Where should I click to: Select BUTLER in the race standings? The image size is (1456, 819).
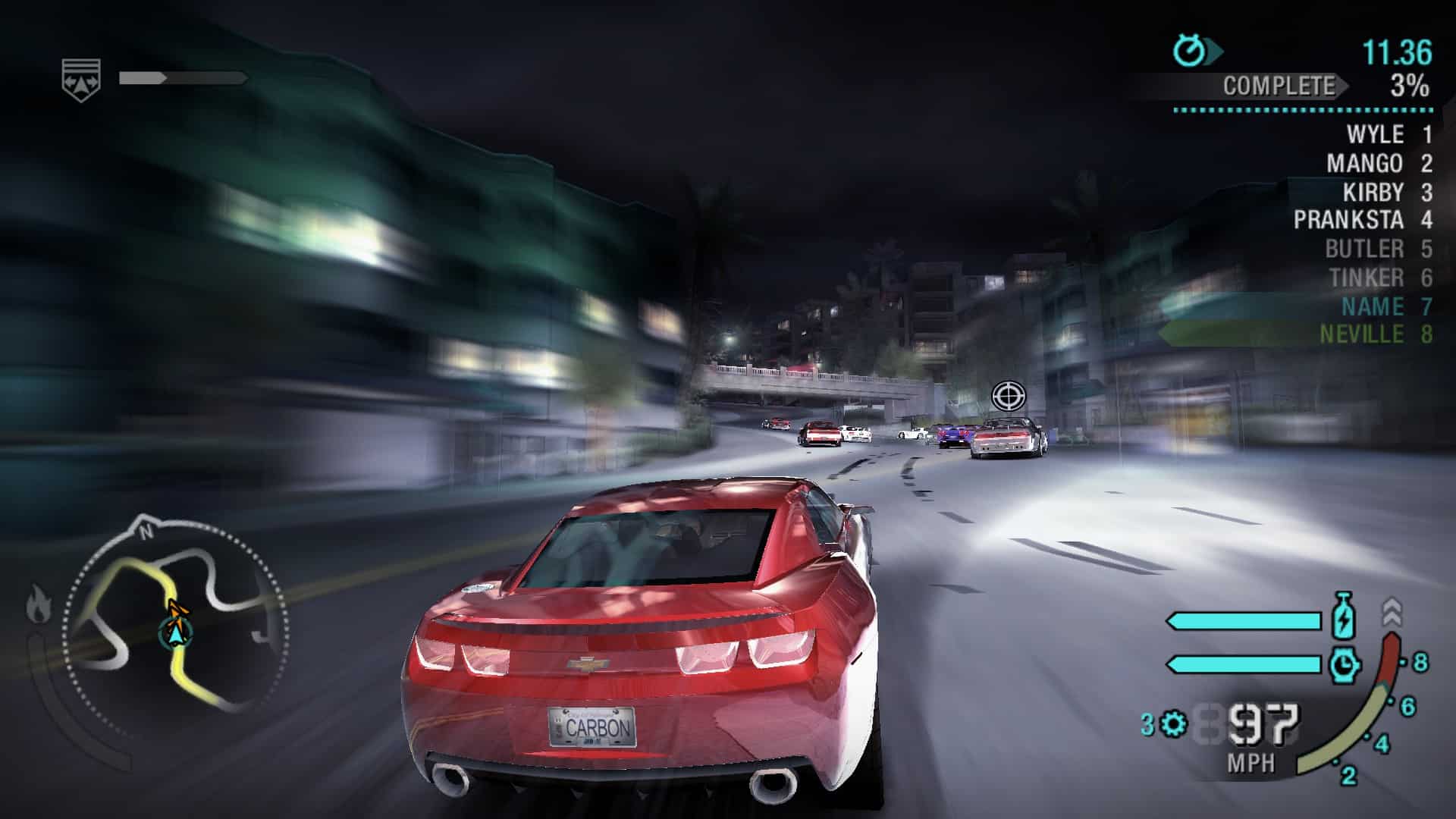[1364, 249]
